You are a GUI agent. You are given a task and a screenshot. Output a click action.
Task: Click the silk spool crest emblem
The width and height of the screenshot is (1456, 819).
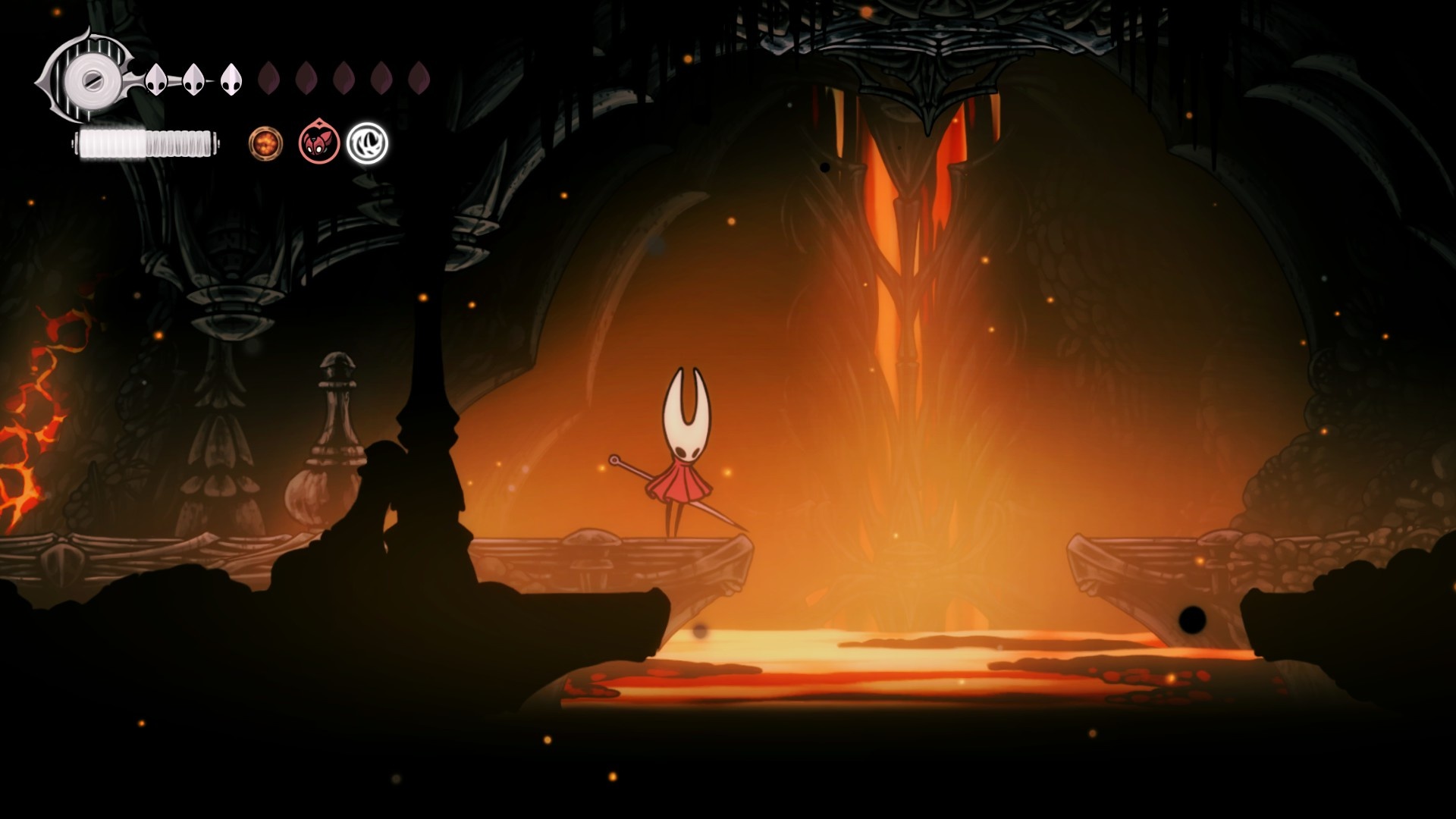pyautogui.click(x=90, y=77)
